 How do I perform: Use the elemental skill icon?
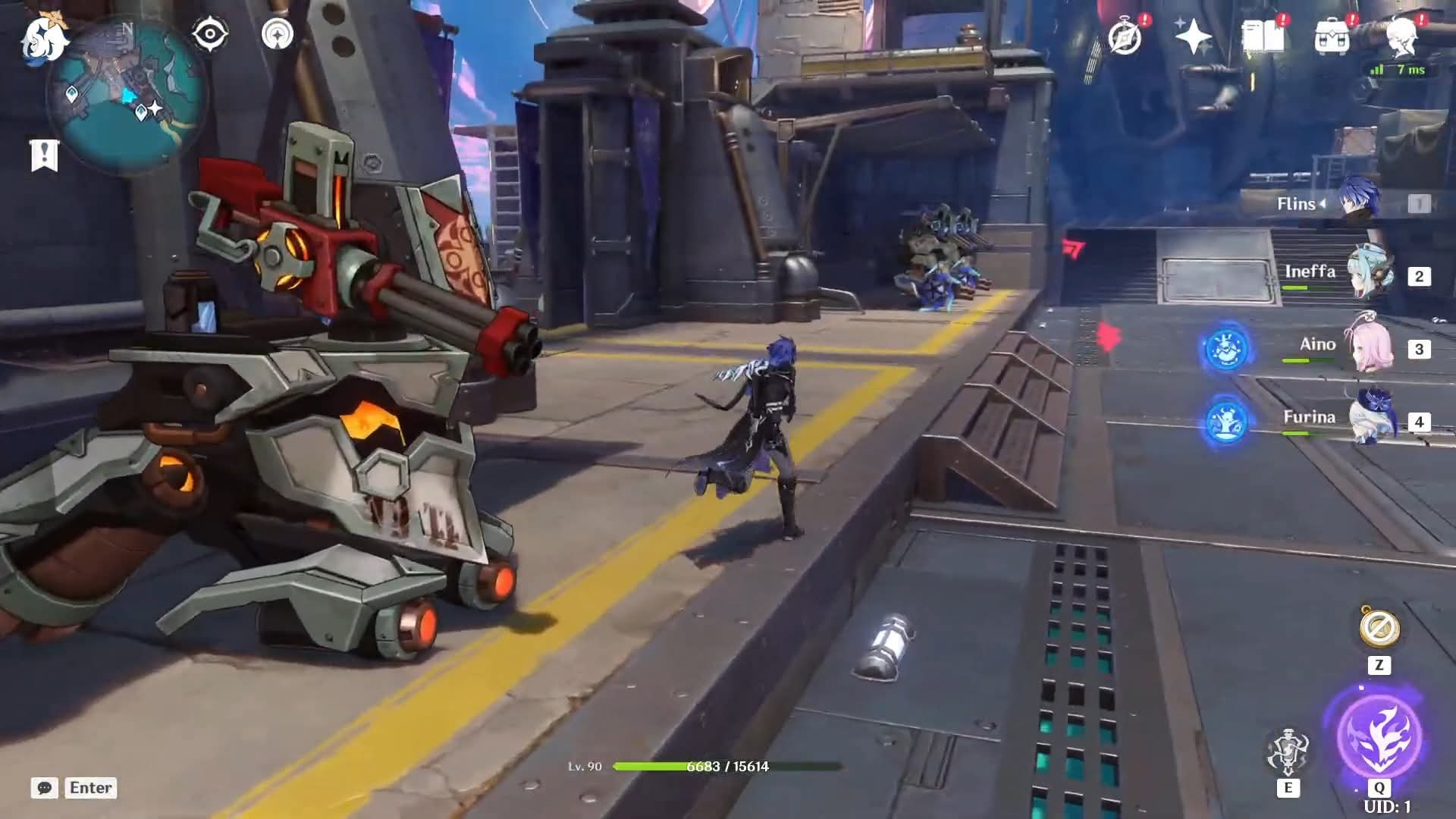point(1288,751)
